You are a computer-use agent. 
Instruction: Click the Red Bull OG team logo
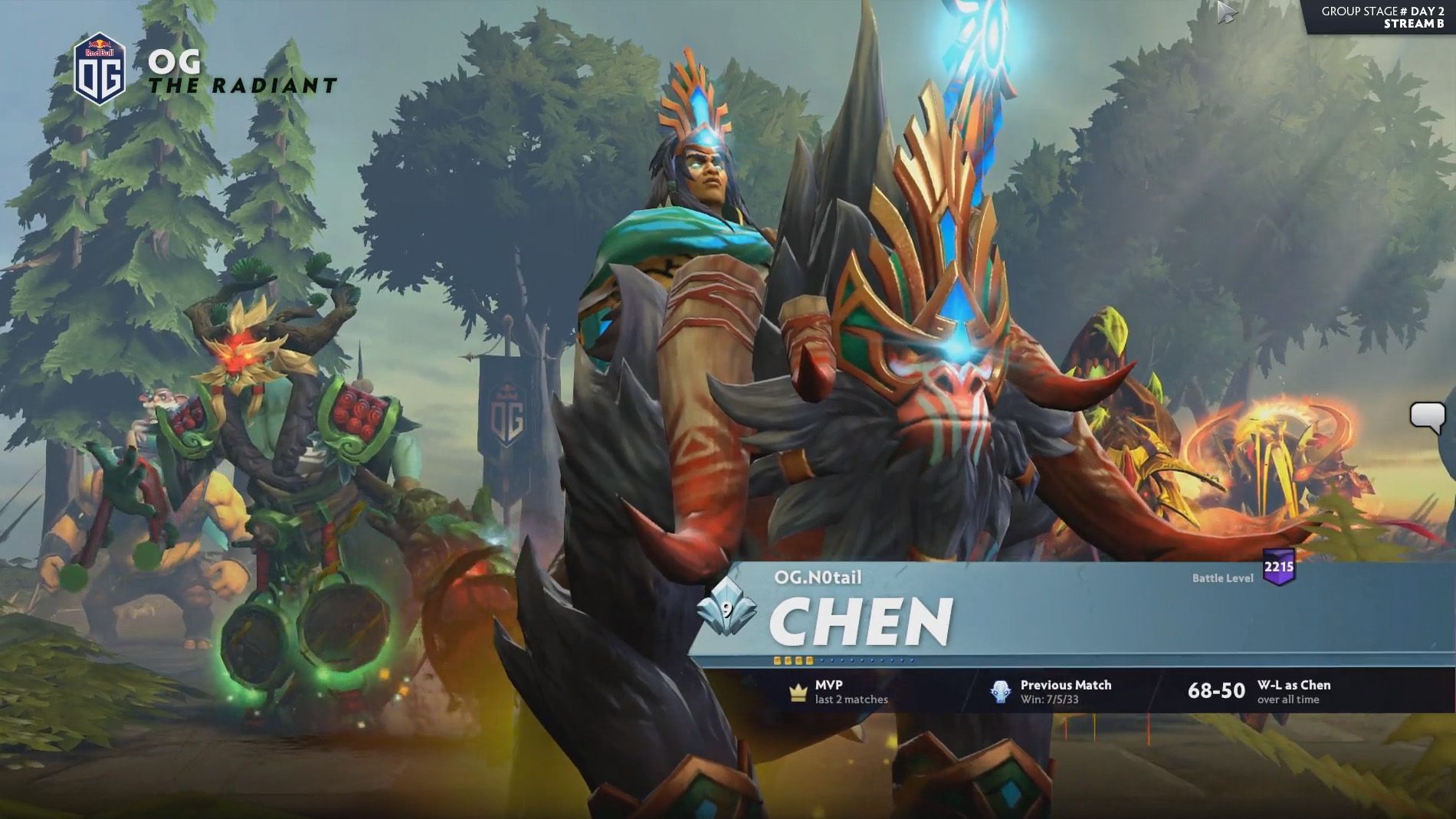(99, 68)
